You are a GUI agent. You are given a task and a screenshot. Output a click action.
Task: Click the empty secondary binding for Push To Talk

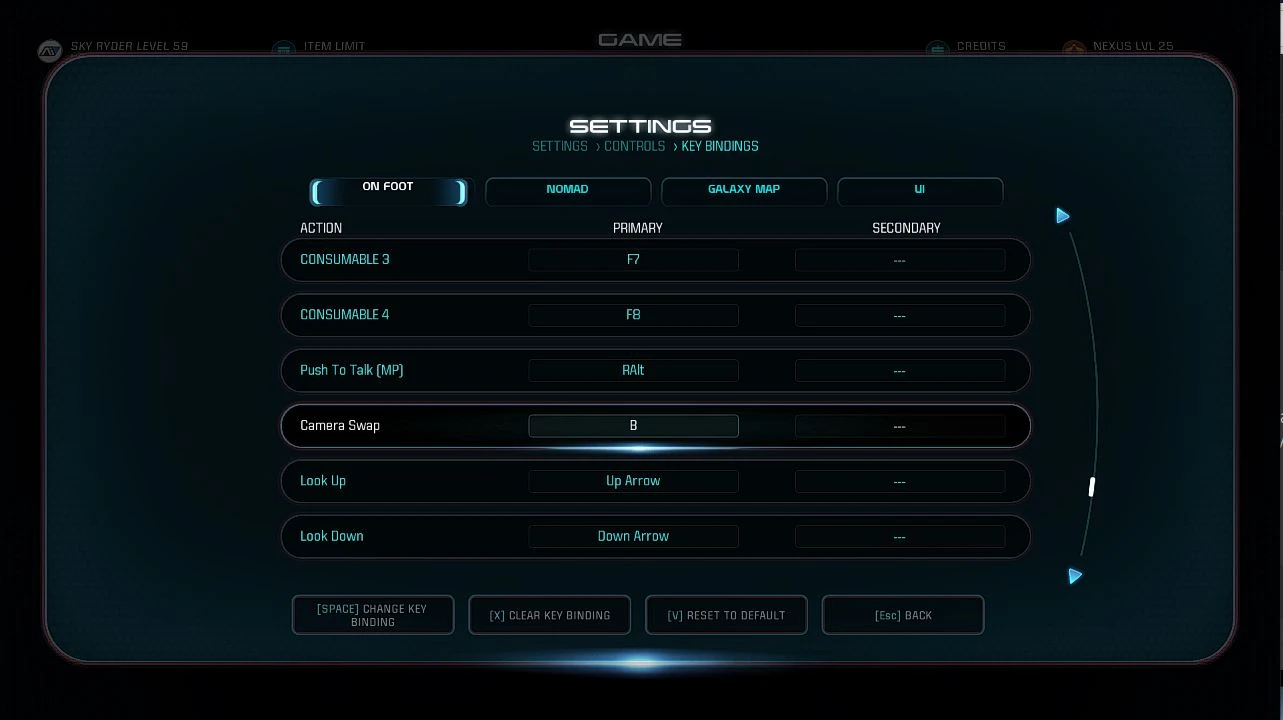[899, 370]
